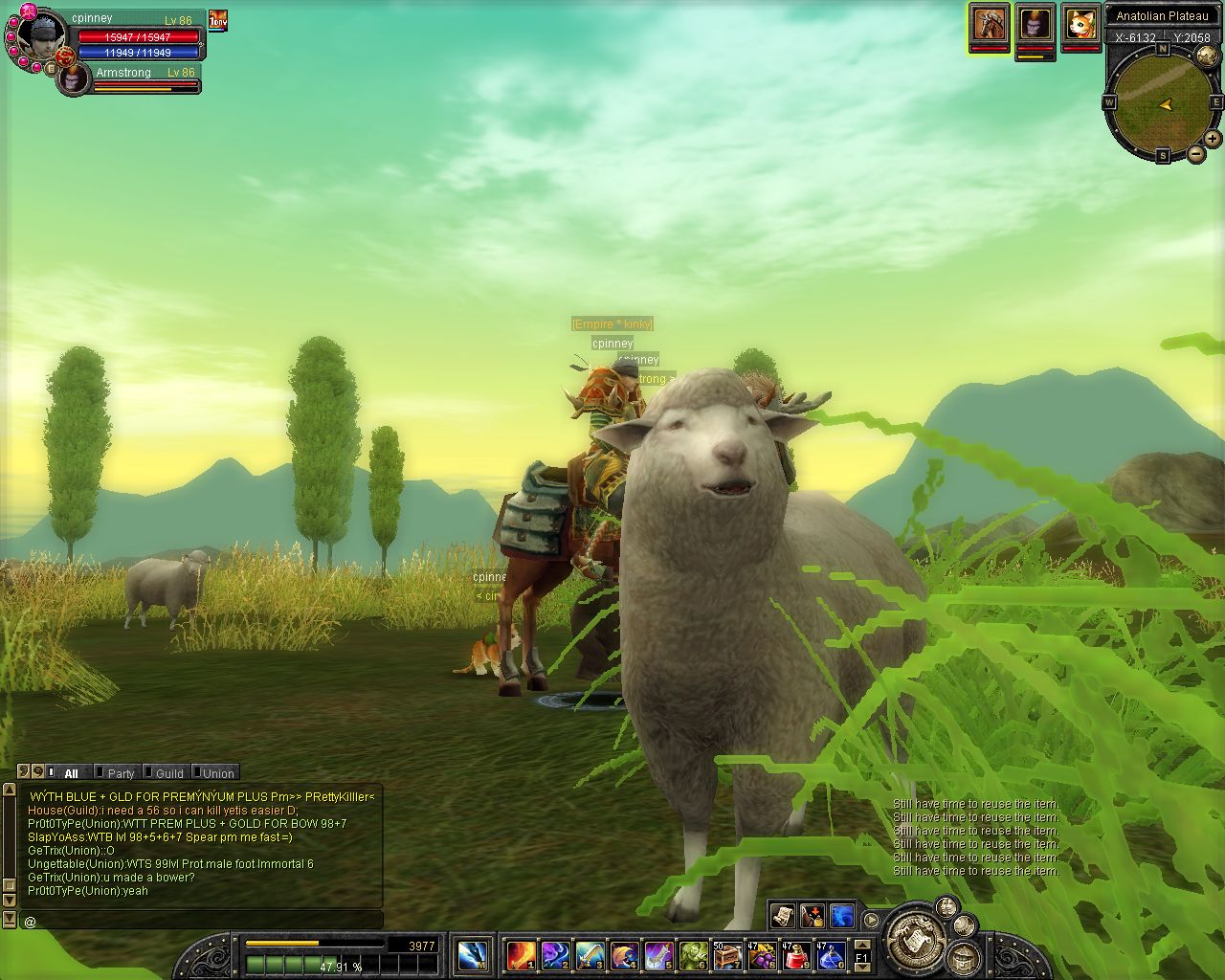The image size is (1225, 980).
Task: Use the purple grapes item in slot 8
Action: click(x=763, y=954)
